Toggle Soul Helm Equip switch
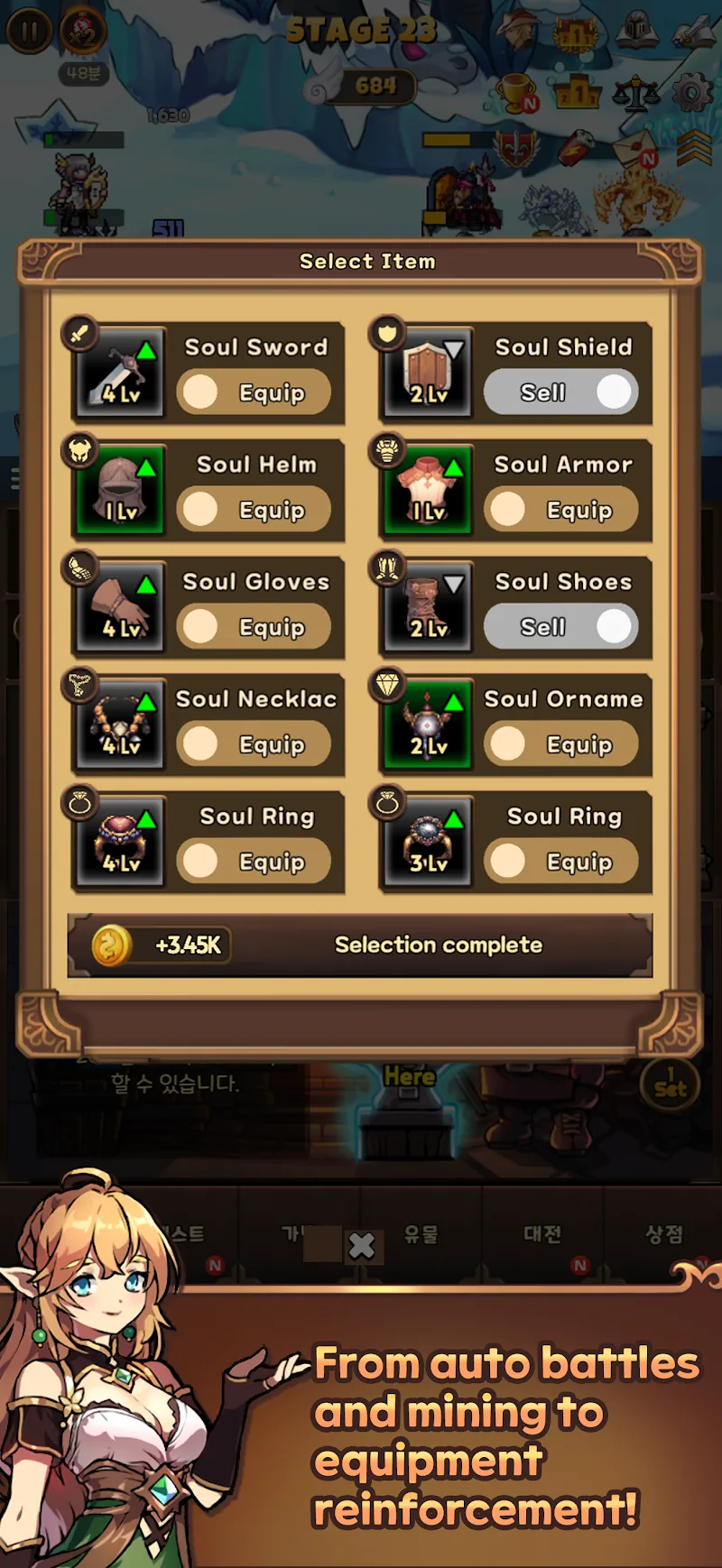The width and height of the screenshot is (722, 1568). coord(254,510)
